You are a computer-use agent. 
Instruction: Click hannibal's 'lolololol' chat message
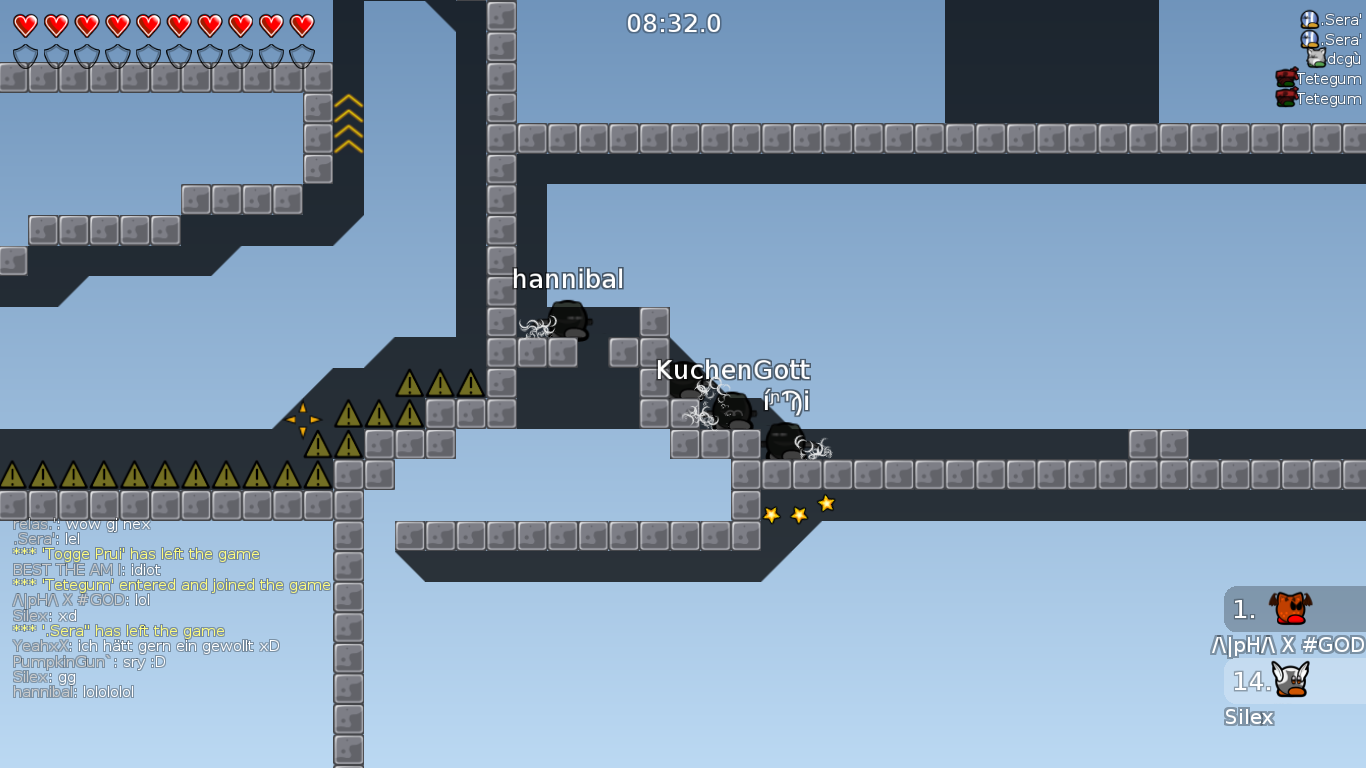coord(75,691)
